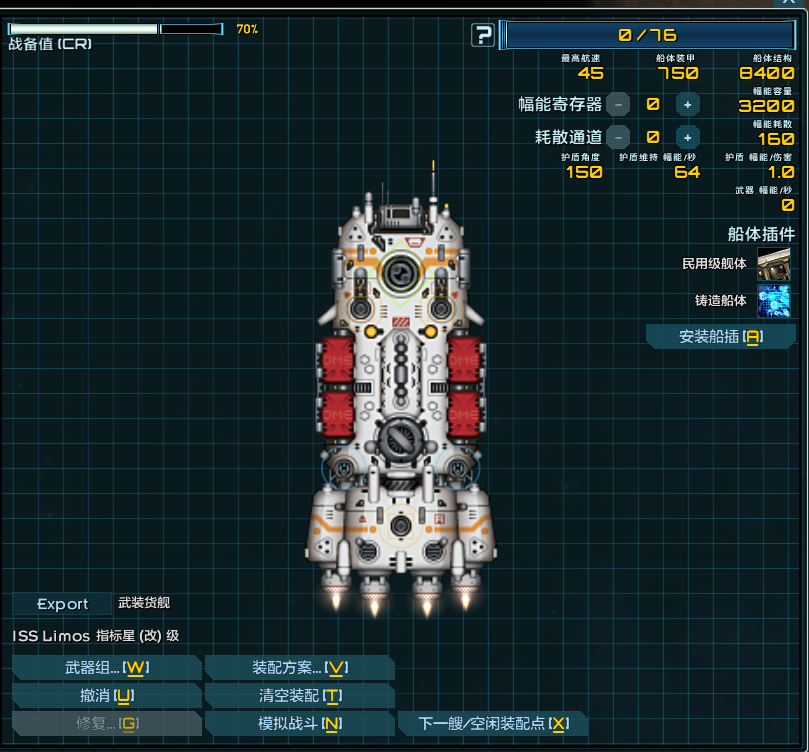
Task: Select the 铸造船体 hullmod icon
Action: pos(773,300)
